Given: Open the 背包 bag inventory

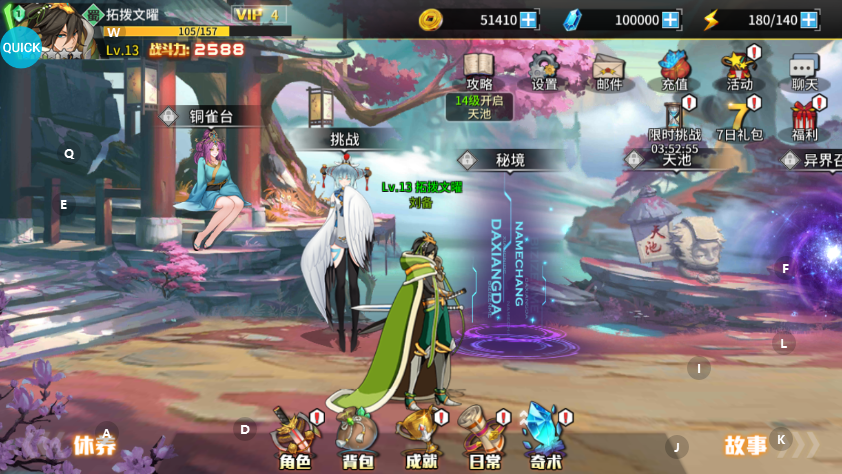Looking at the screenshot, I should pos(357,437).
